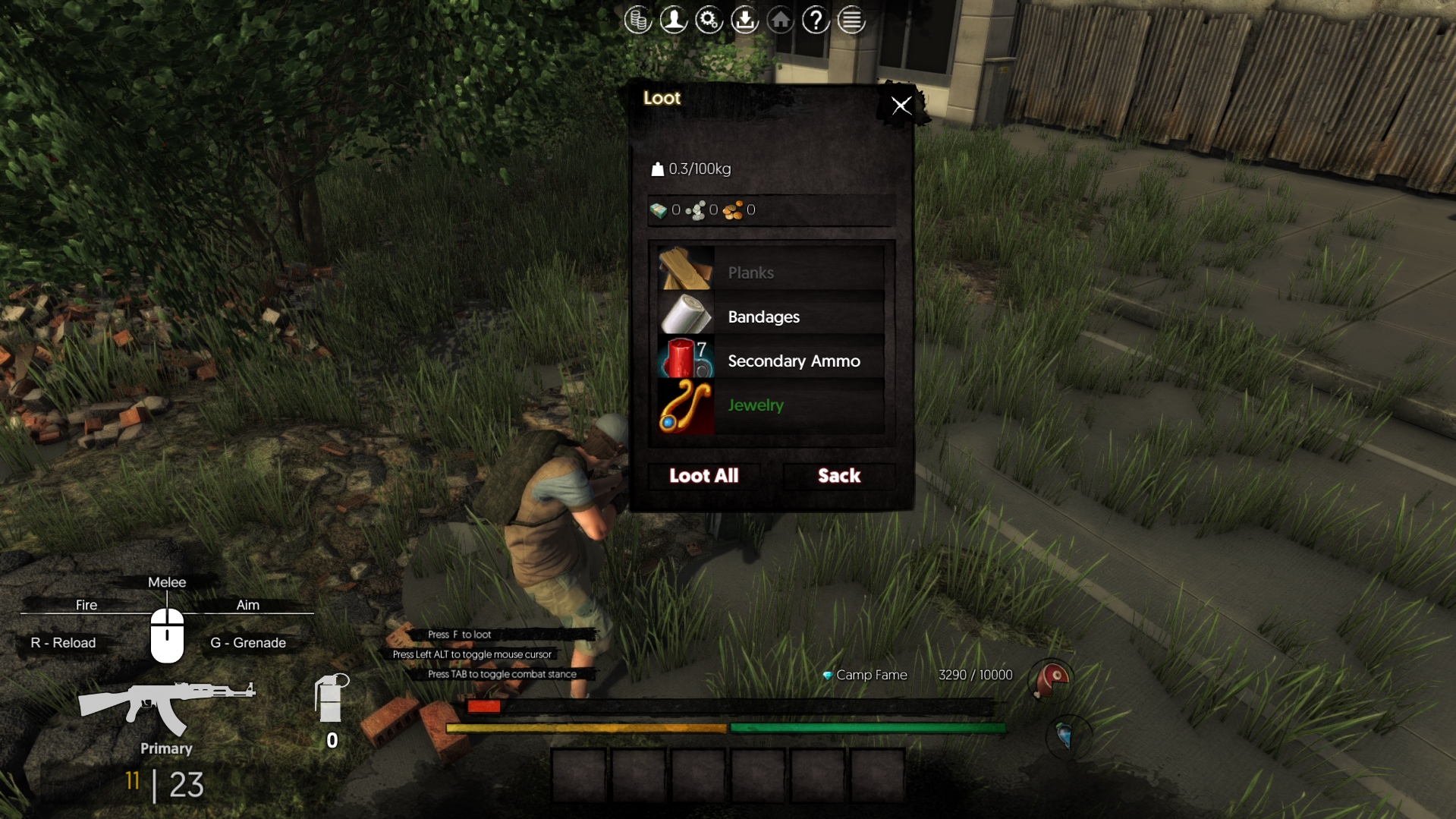
Task: Select the grenade icon
Action: (331, 698)
